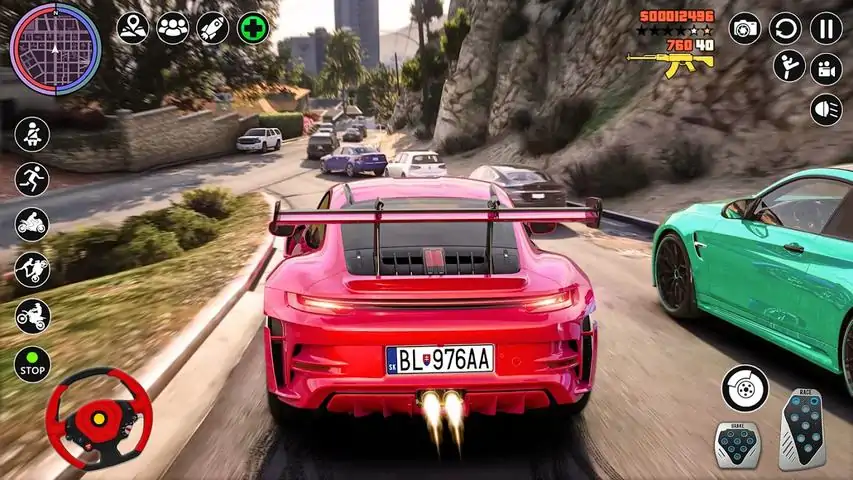
Task: Engage the handbrake disc button
Action: pyautogui.click(x=745, y=388)
